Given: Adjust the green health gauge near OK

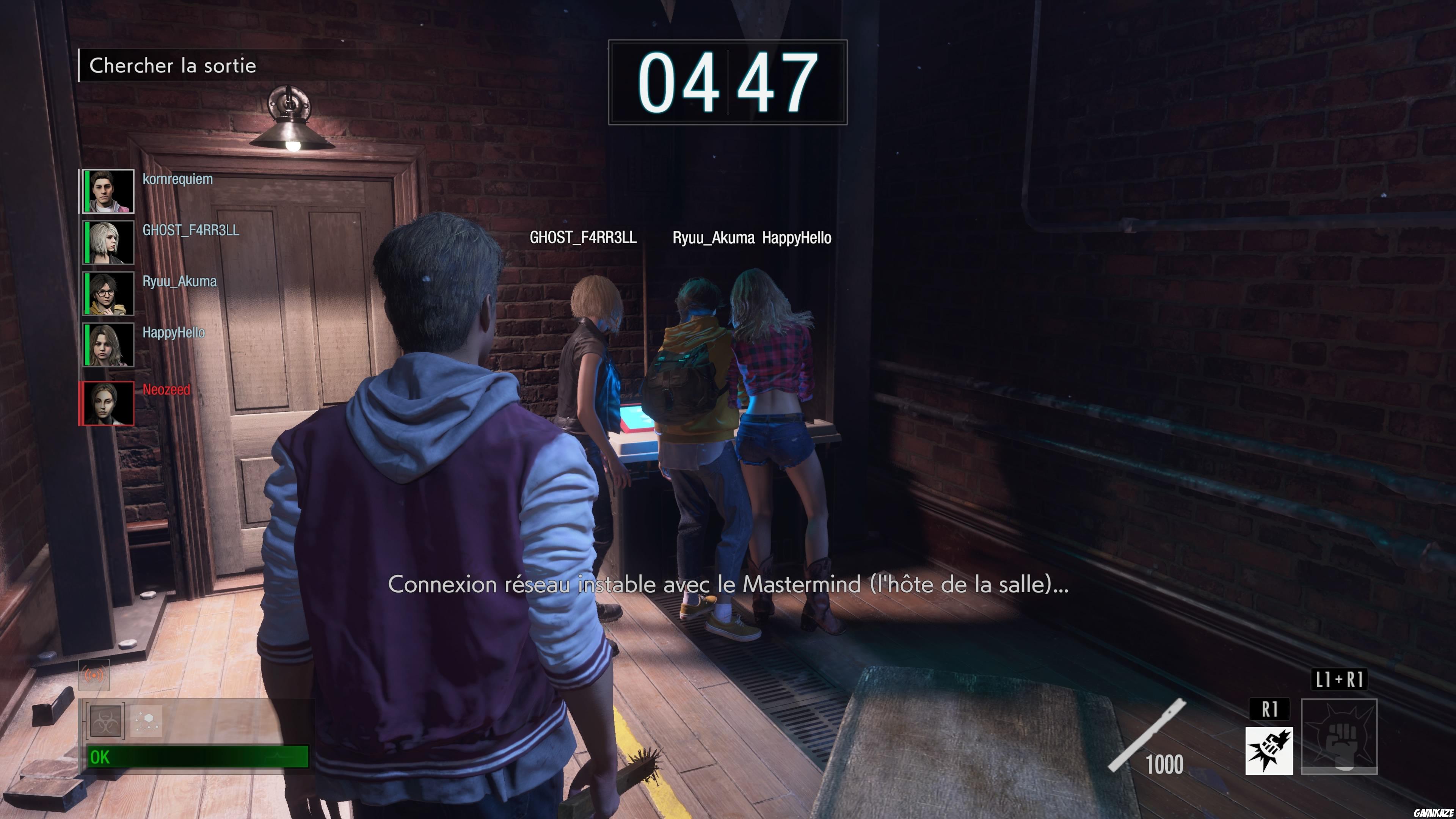Looking at the screenshot, I should click(x=192, y=758).
